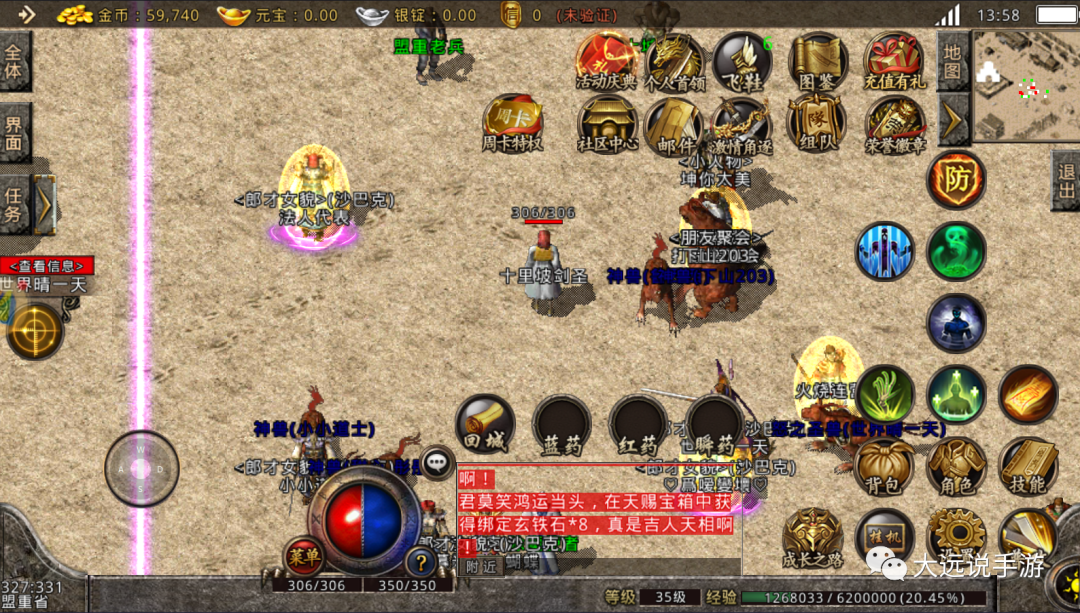Image resolution: width=1080 pixels, height=613 pixels.
Task: Open the red 菜单 menu button
Action: coord(304,555)
